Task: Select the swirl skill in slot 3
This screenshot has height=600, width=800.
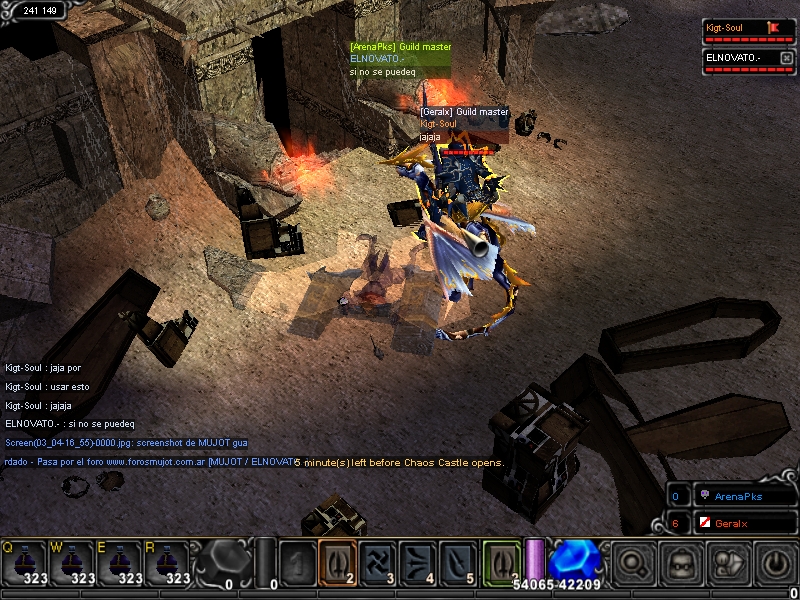Action: (x=377, y=562)
